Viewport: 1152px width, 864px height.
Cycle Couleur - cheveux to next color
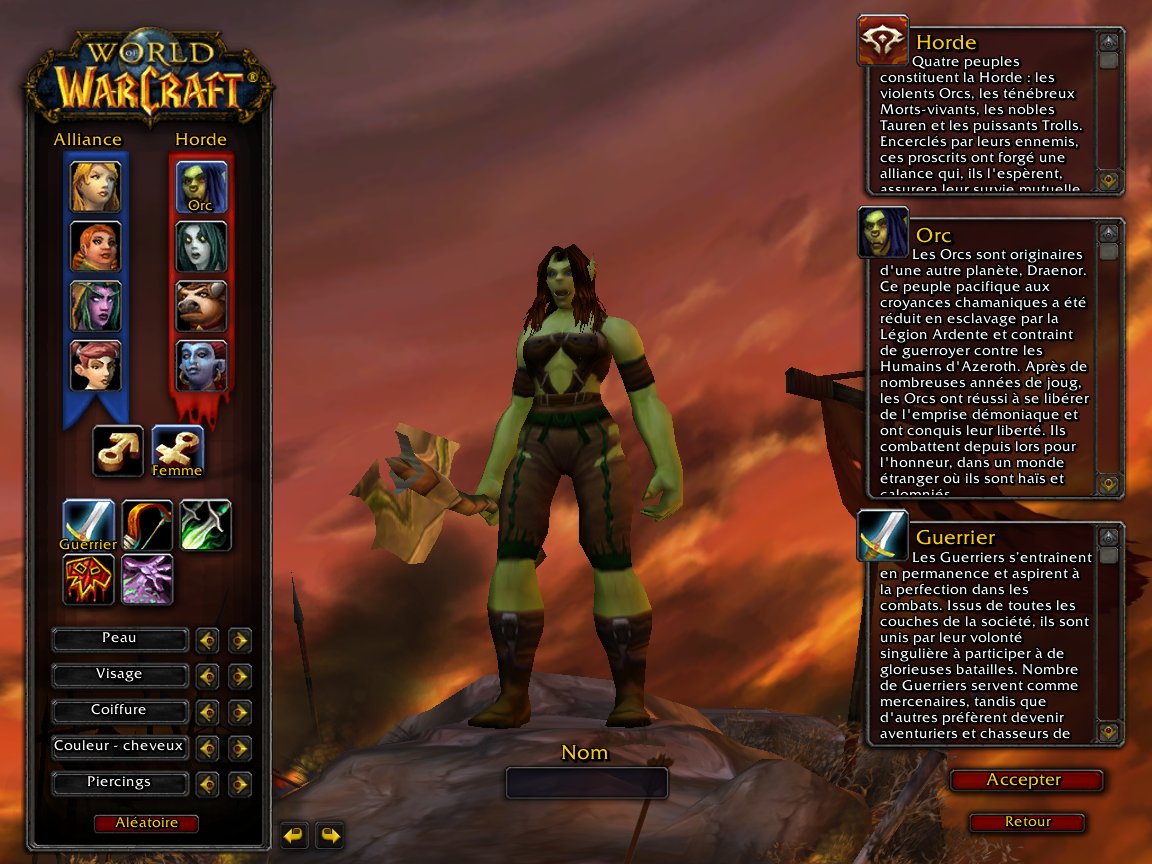click(x=240, y=748)
